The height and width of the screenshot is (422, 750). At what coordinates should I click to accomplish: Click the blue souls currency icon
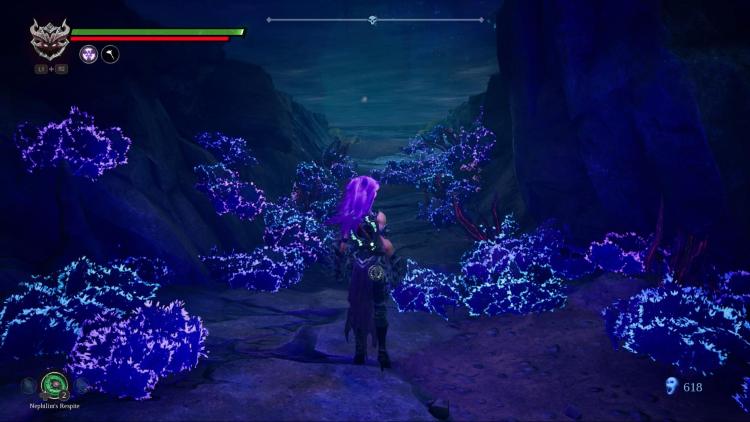click(670, 385)
